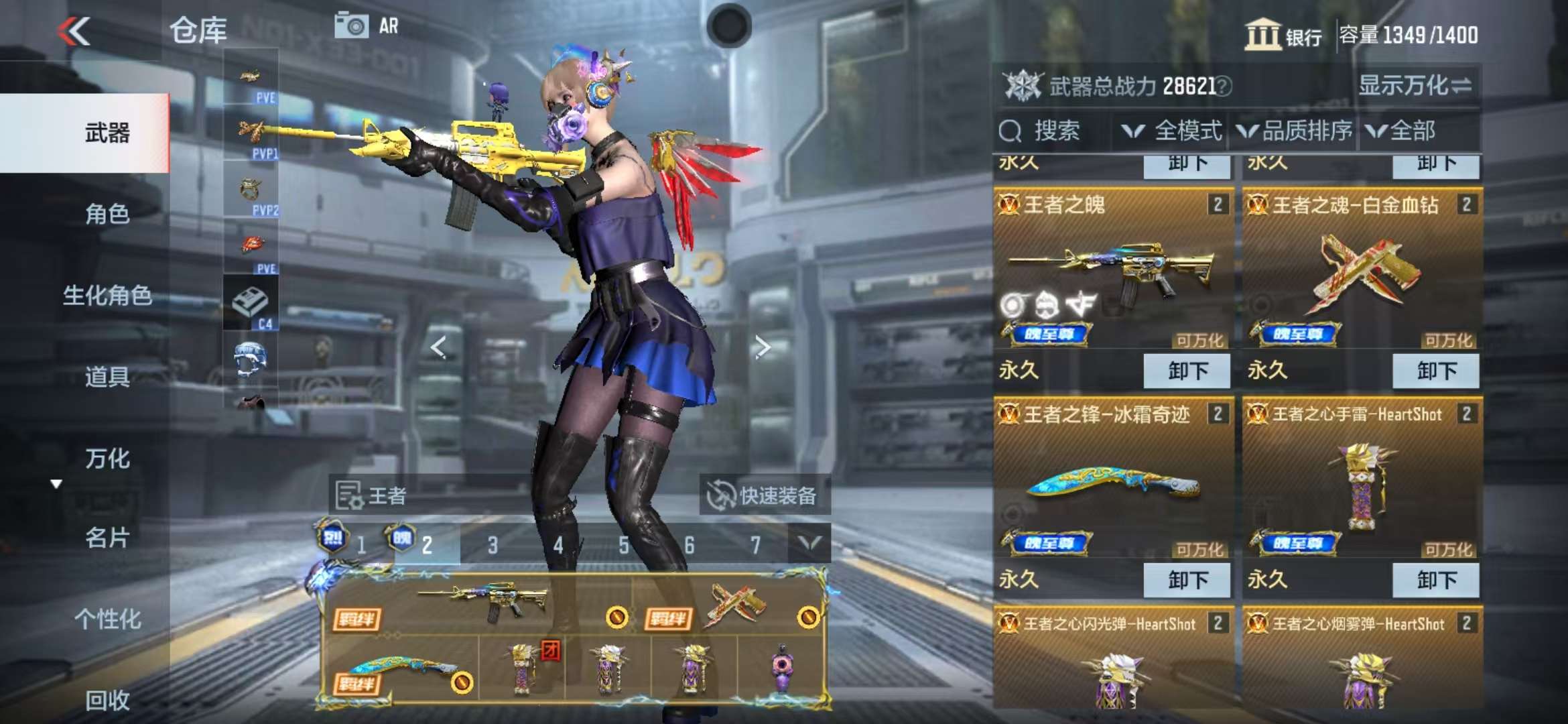Open the 名片 name card tab
The height and width of the screenshot is (724, 1568).
pyautogui.click(x=107, y=538)
